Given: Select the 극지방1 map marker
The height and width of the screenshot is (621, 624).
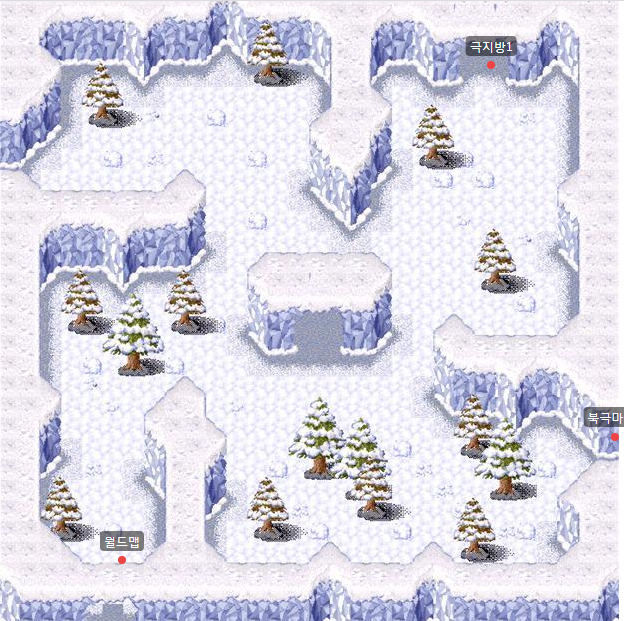Looking at the screenshot, I should (491, 64).
